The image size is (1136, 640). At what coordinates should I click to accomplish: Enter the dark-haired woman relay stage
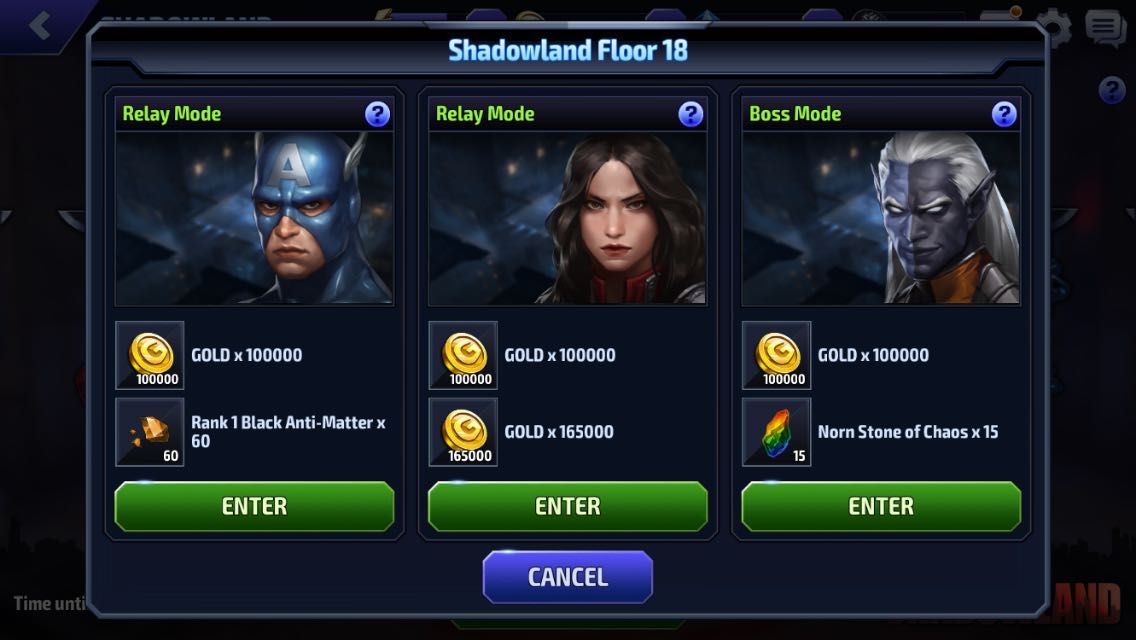(x=567, y=506)
